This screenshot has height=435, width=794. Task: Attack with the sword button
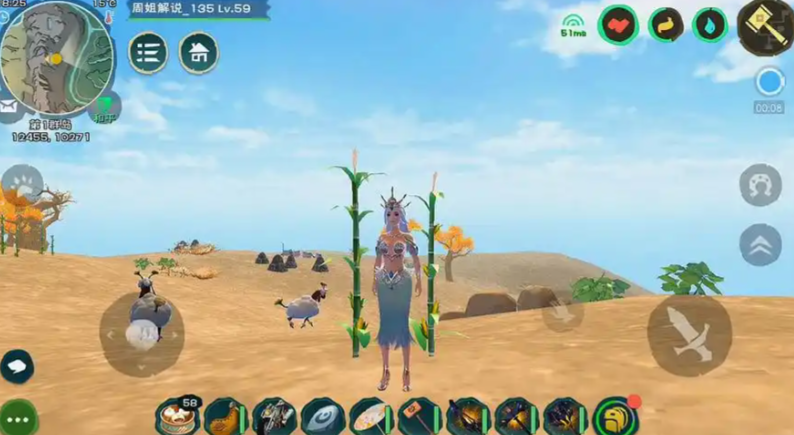pyautogui.click(x=689, y=334)
